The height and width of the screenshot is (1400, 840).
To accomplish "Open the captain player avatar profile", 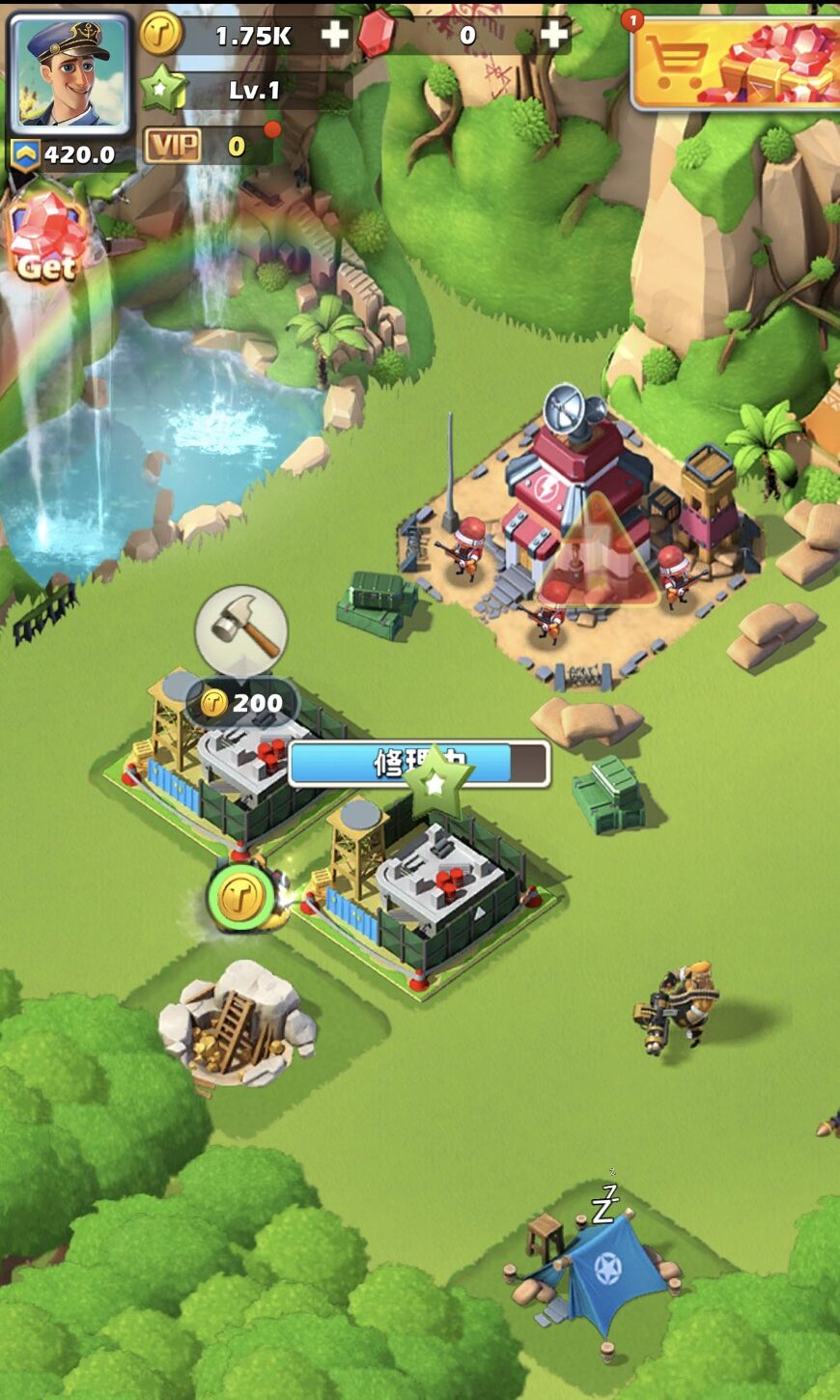I will click(x=69, y=73).
